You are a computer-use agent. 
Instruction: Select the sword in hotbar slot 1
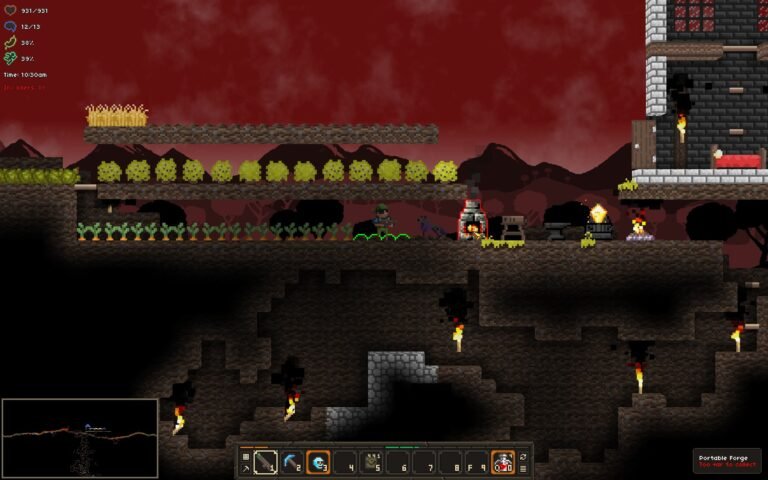(x=265, y=462)
